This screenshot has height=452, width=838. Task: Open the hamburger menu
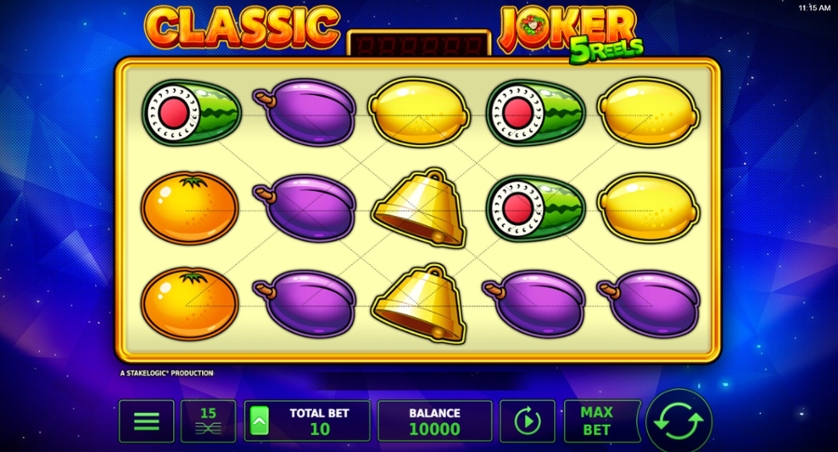tap(146, 421)
